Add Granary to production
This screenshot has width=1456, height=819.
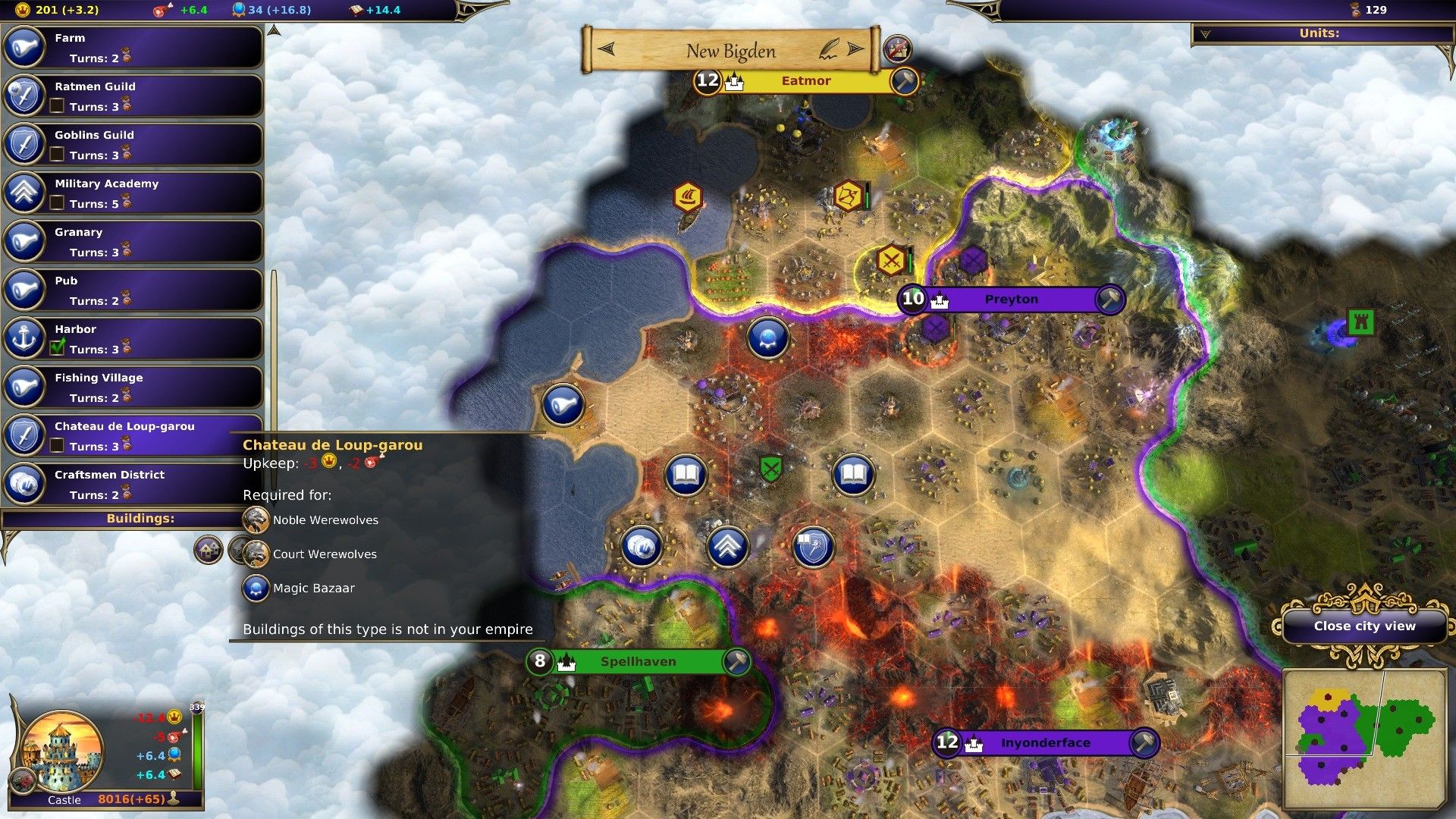133,241
